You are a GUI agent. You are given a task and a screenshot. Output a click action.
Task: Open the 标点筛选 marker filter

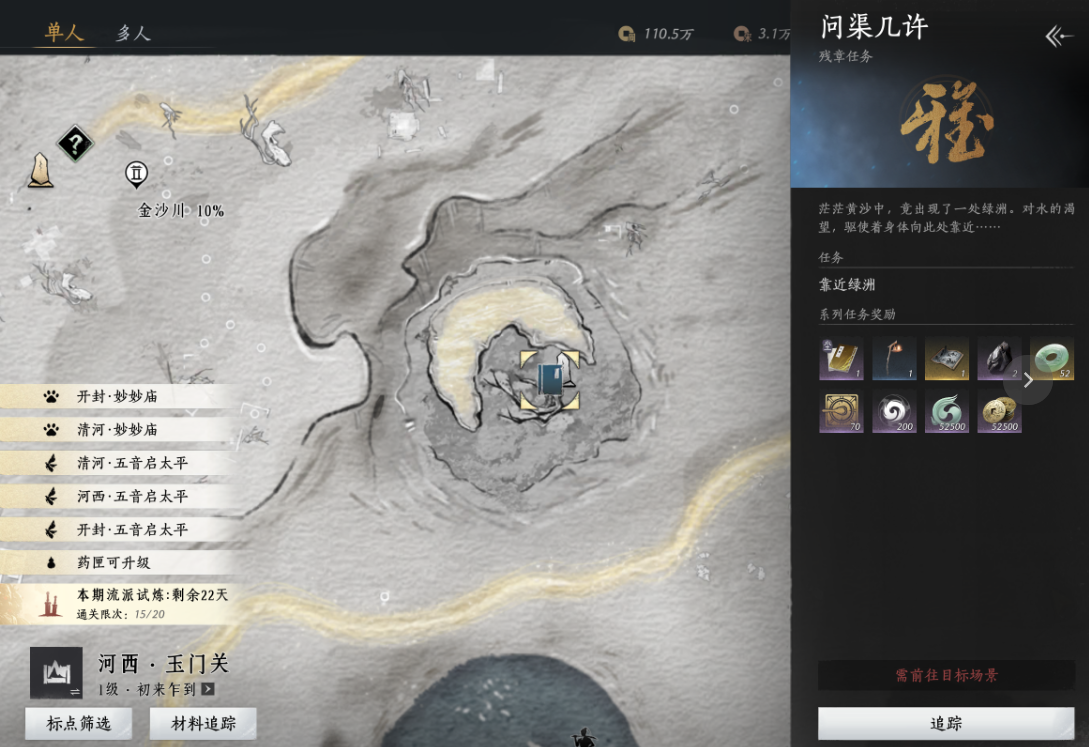(x=78, y=723)
